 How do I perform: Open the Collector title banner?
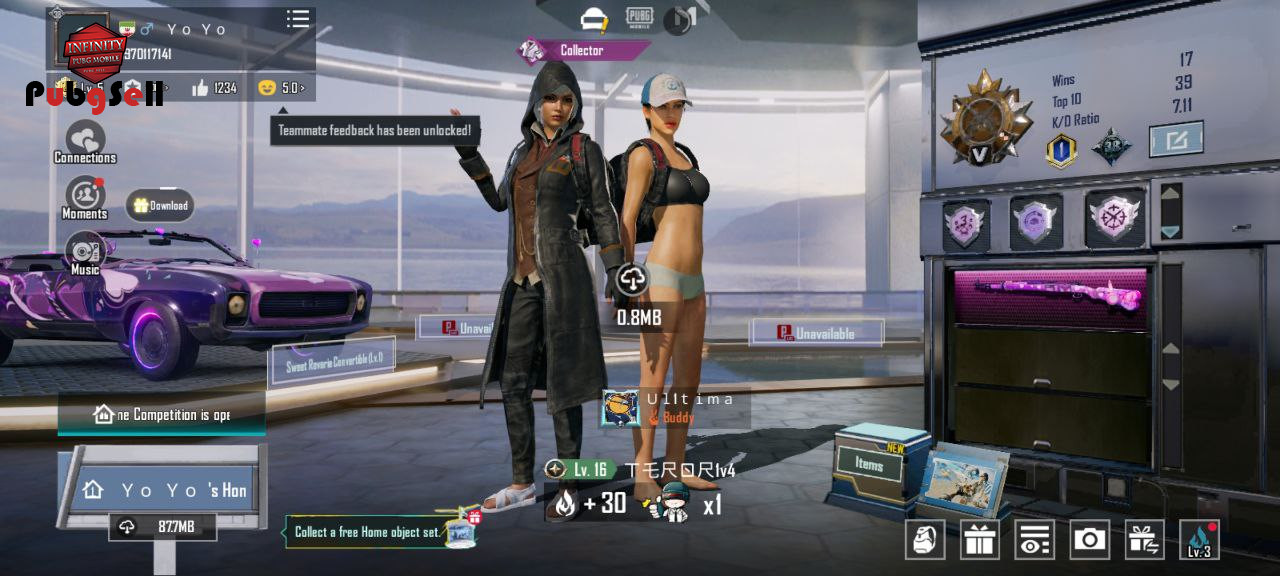pos(581,50)
